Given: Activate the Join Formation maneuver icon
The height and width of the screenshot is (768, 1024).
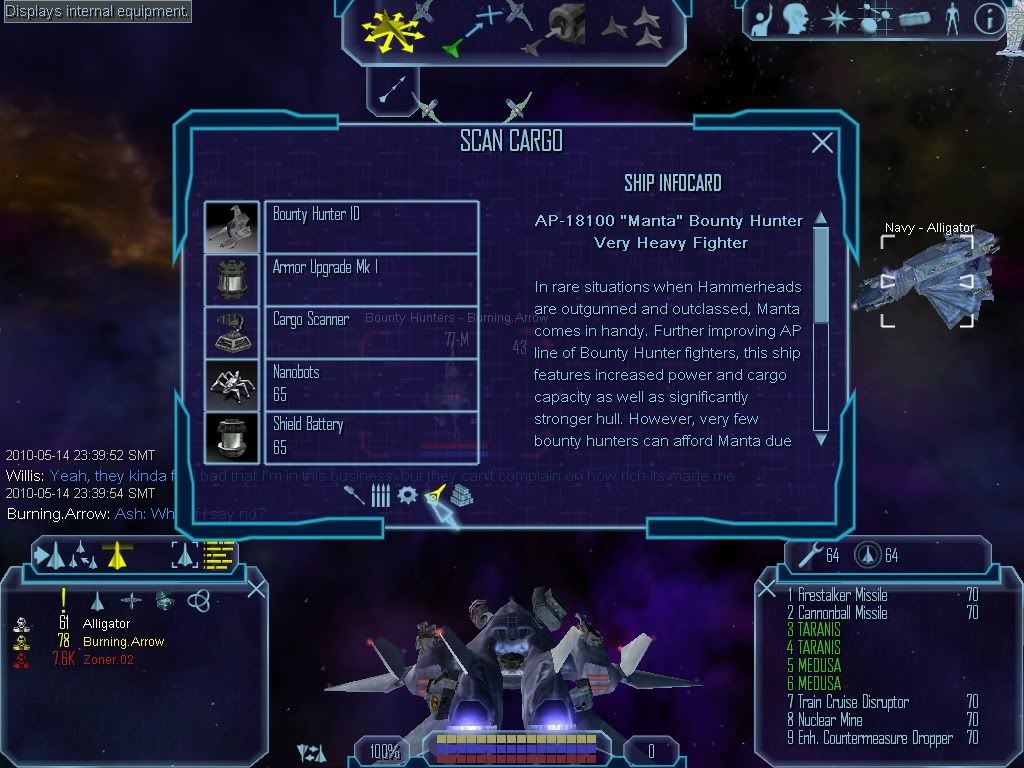Looking at the screenshot, I should coord(632,30).
